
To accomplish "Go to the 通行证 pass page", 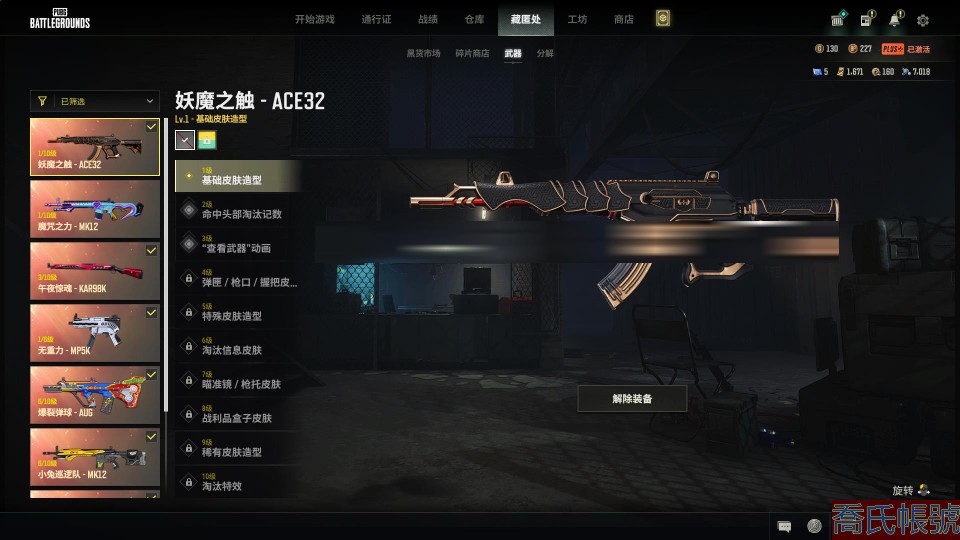I will pos(376,19).
